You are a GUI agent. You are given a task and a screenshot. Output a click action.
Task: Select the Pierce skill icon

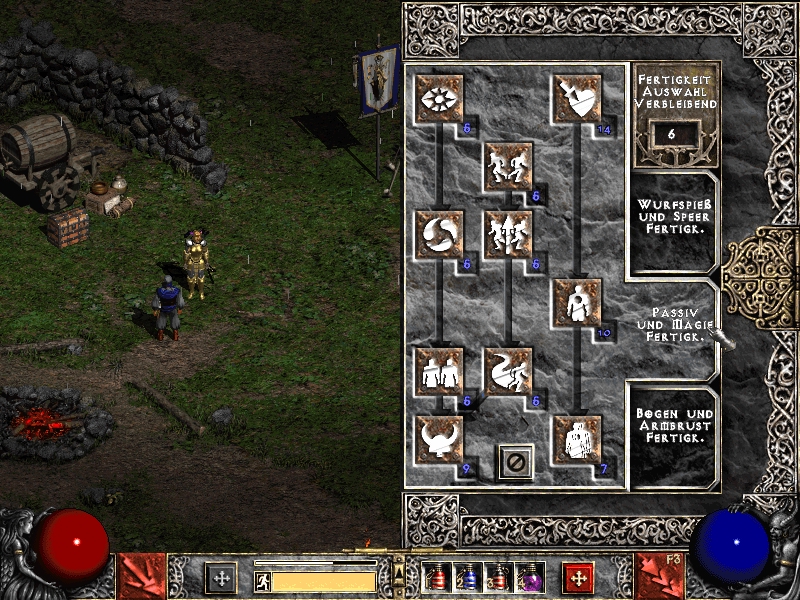coord(578,438)
